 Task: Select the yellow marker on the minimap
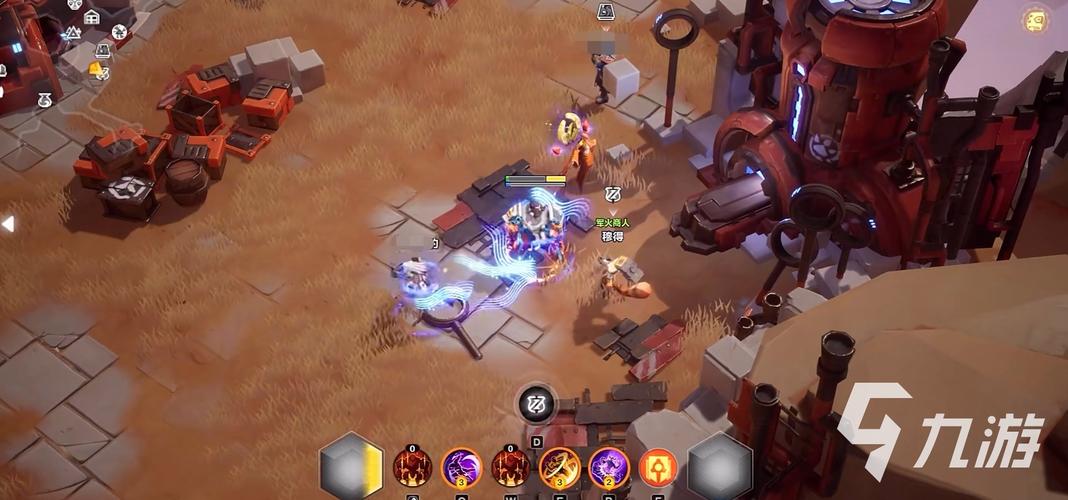click(96, 69)
